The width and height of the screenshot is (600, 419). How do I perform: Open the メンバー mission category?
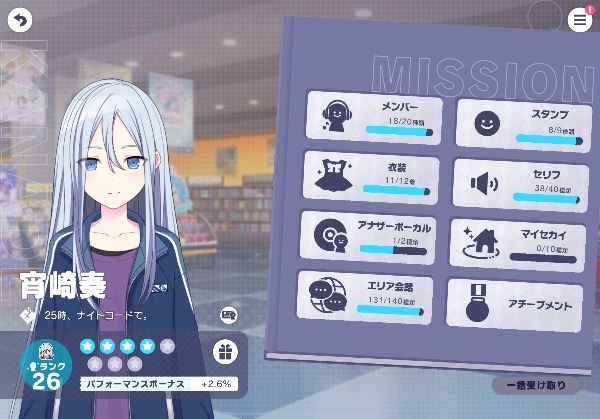click(x=371, y=116)
